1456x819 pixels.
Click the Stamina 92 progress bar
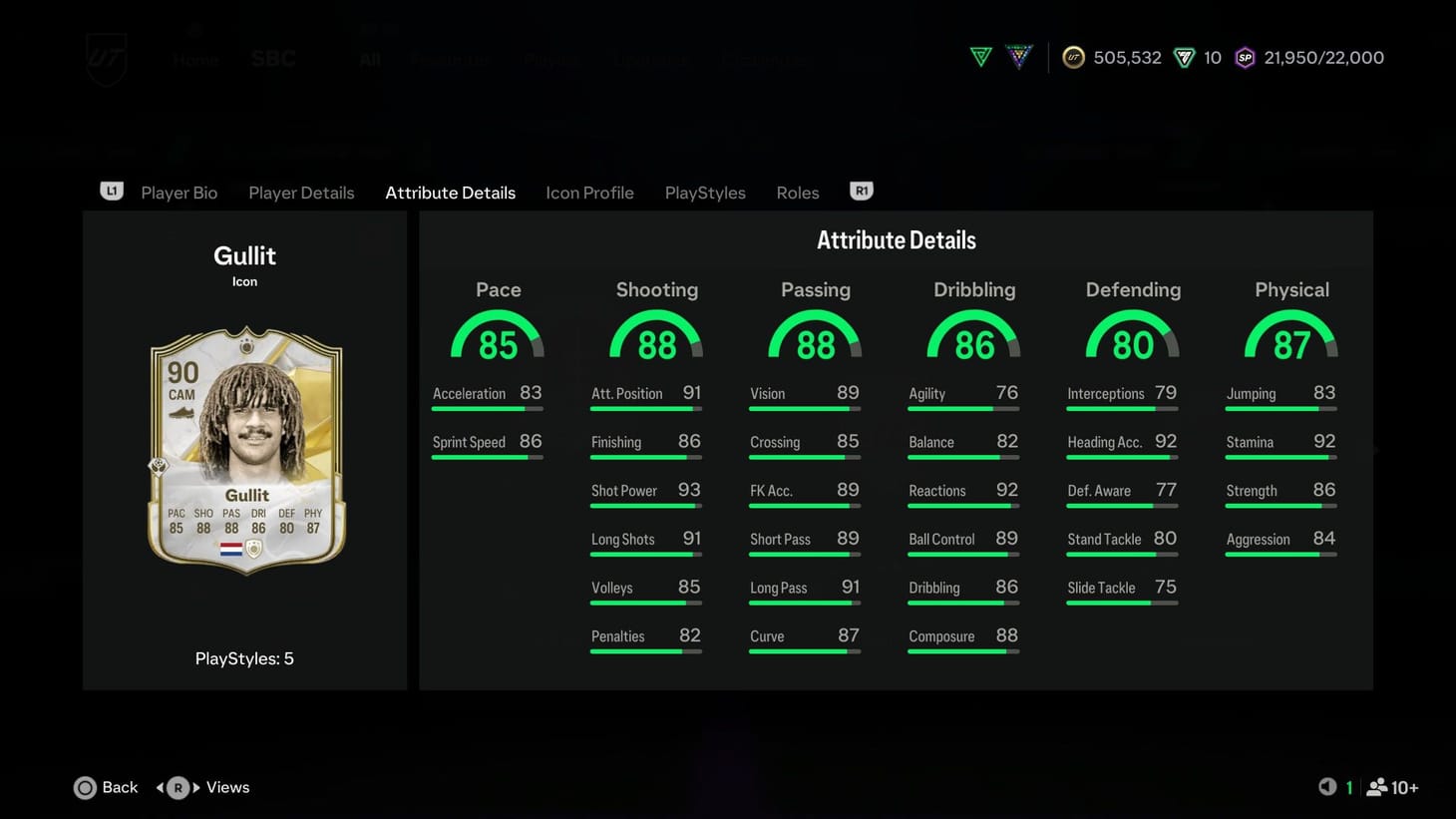[1280, 457]
